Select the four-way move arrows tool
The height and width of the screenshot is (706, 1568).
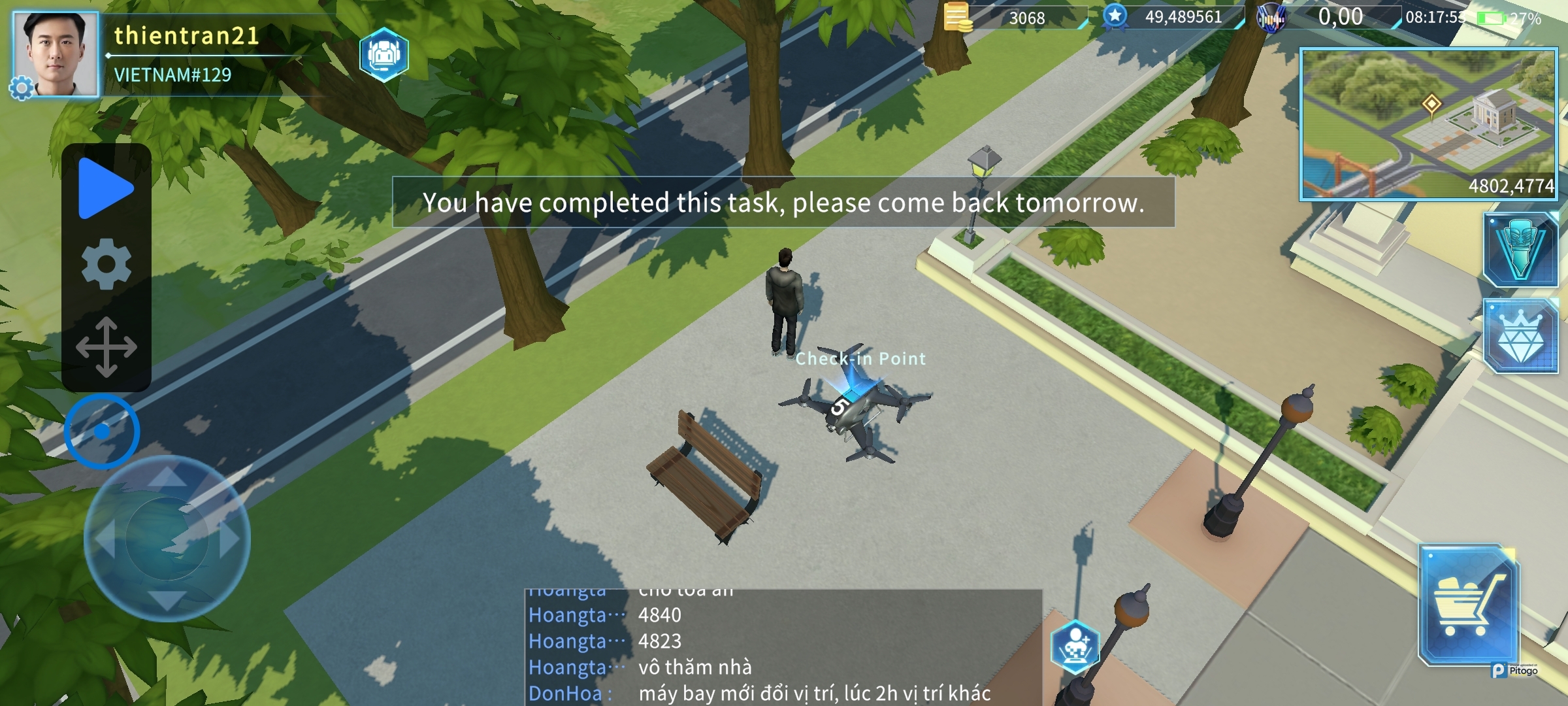[106, 347]
